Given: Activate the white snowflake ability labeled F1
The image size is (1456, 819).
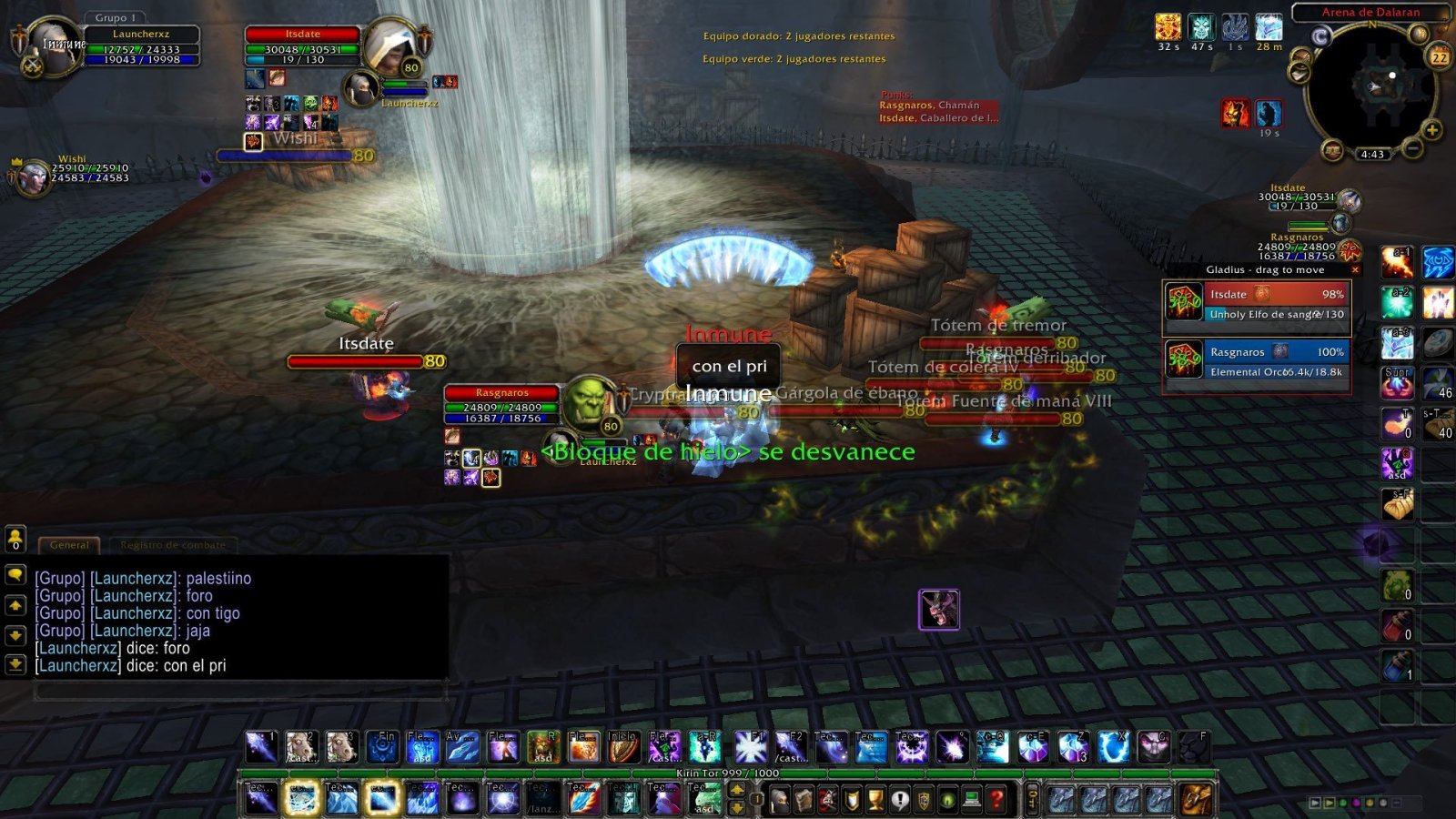Looking at the screenshot, I should [x=751, y=747].
